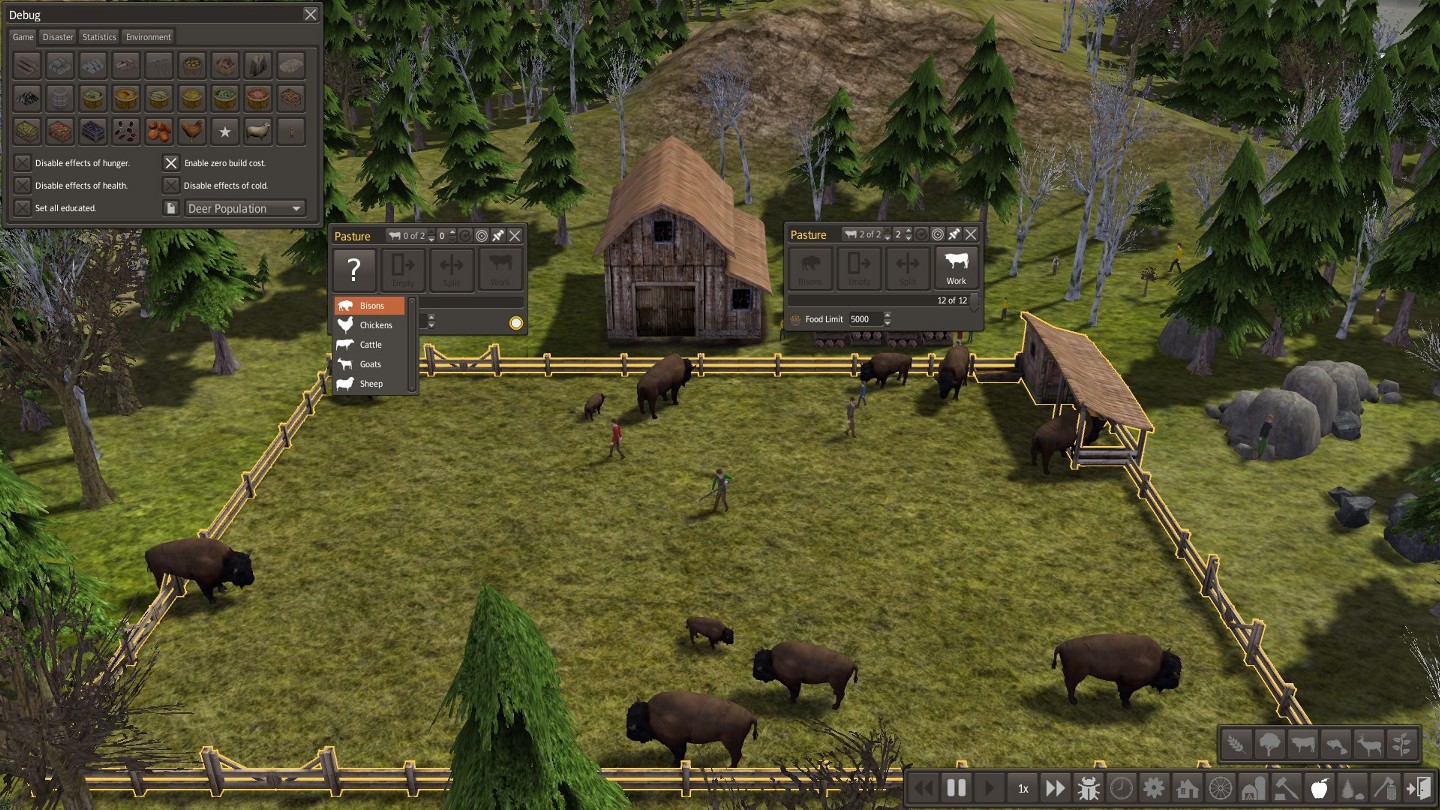Select Sheep as the pasture animal
Screen dimensions: 1440x810
click(x=369, y=384)
